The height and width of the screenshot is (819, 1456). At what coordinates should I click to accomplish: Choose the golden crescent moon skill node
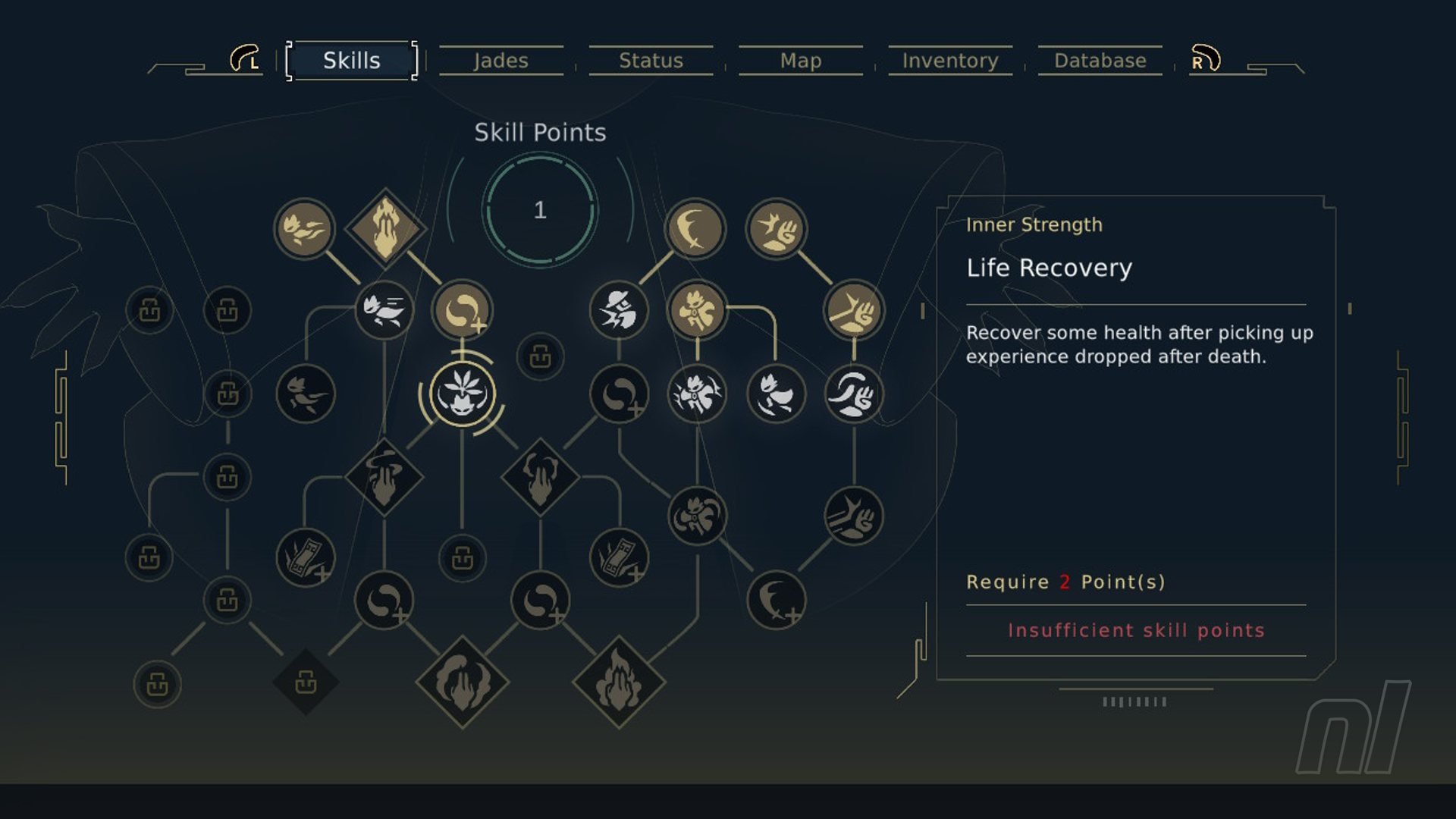tap(695, 228)
